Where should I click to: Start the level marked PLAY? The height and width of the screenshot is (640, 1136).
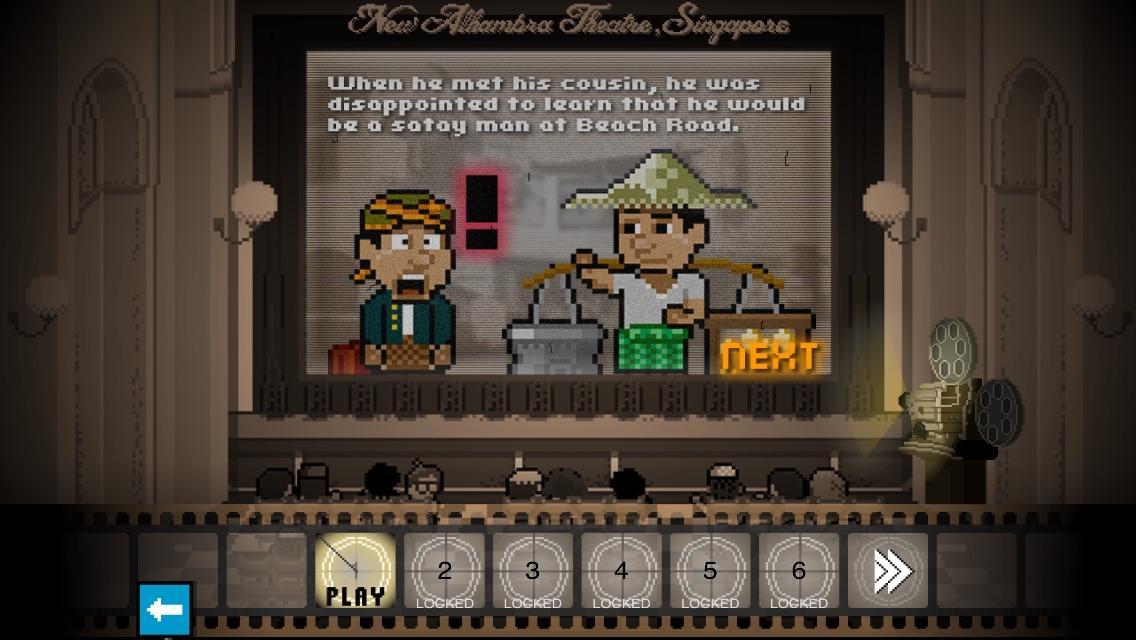355,572
